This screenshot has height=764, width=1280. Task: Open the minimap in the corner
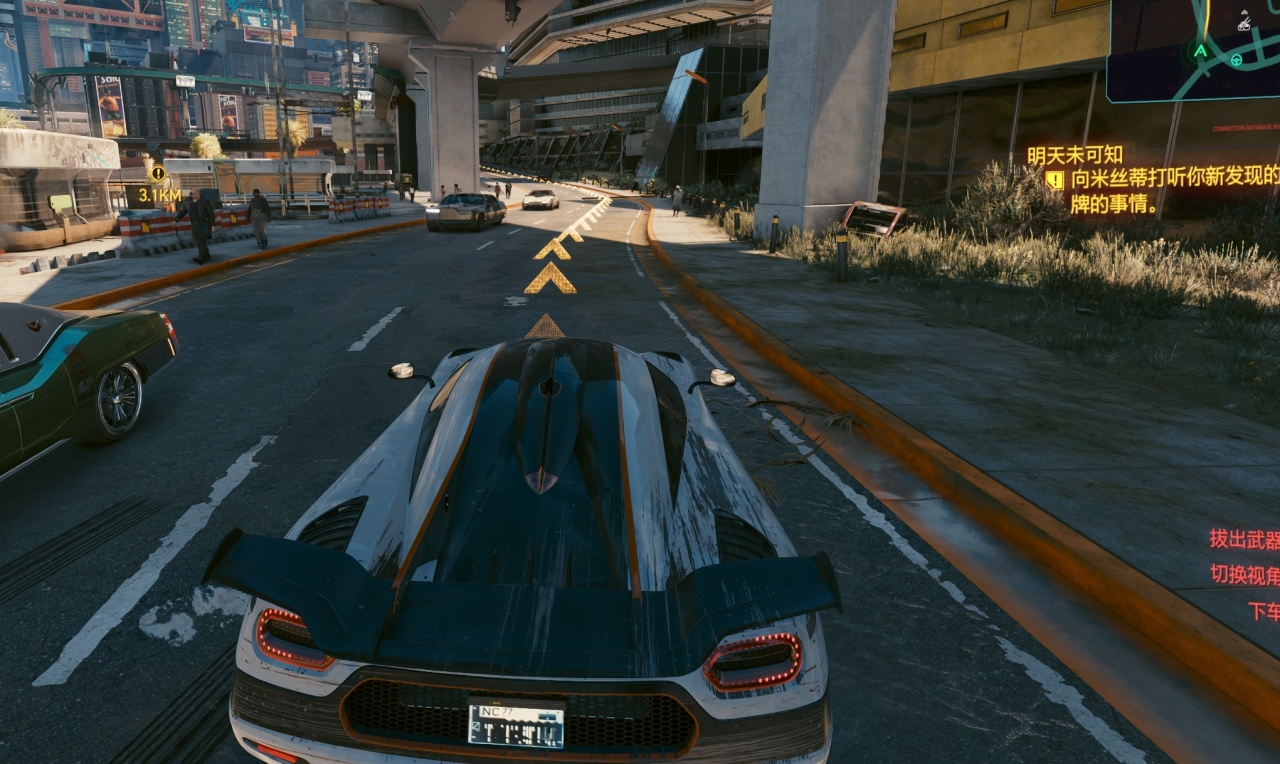[x=1194, y=50]
